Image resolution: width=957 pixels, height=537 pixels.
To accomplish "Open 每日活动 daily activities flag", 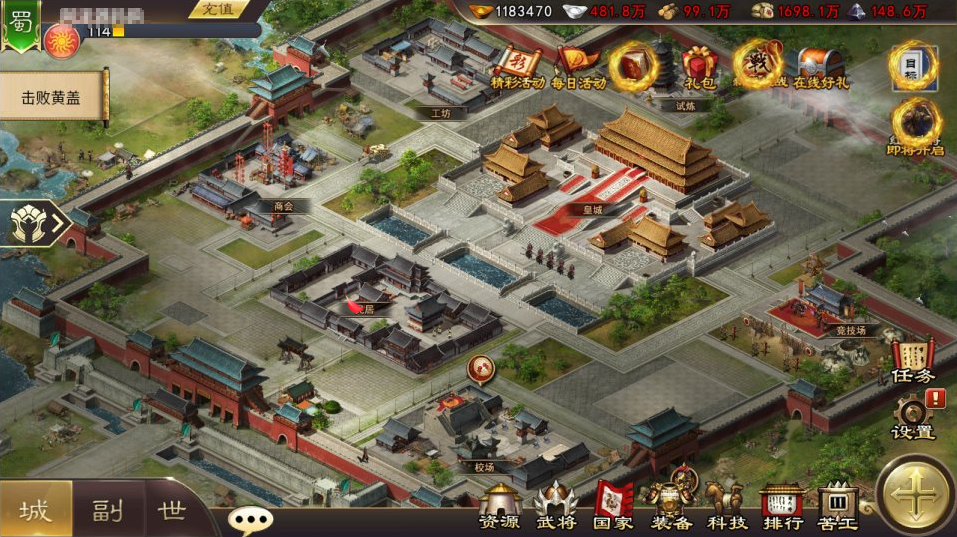I will click(x=577, y=66).
